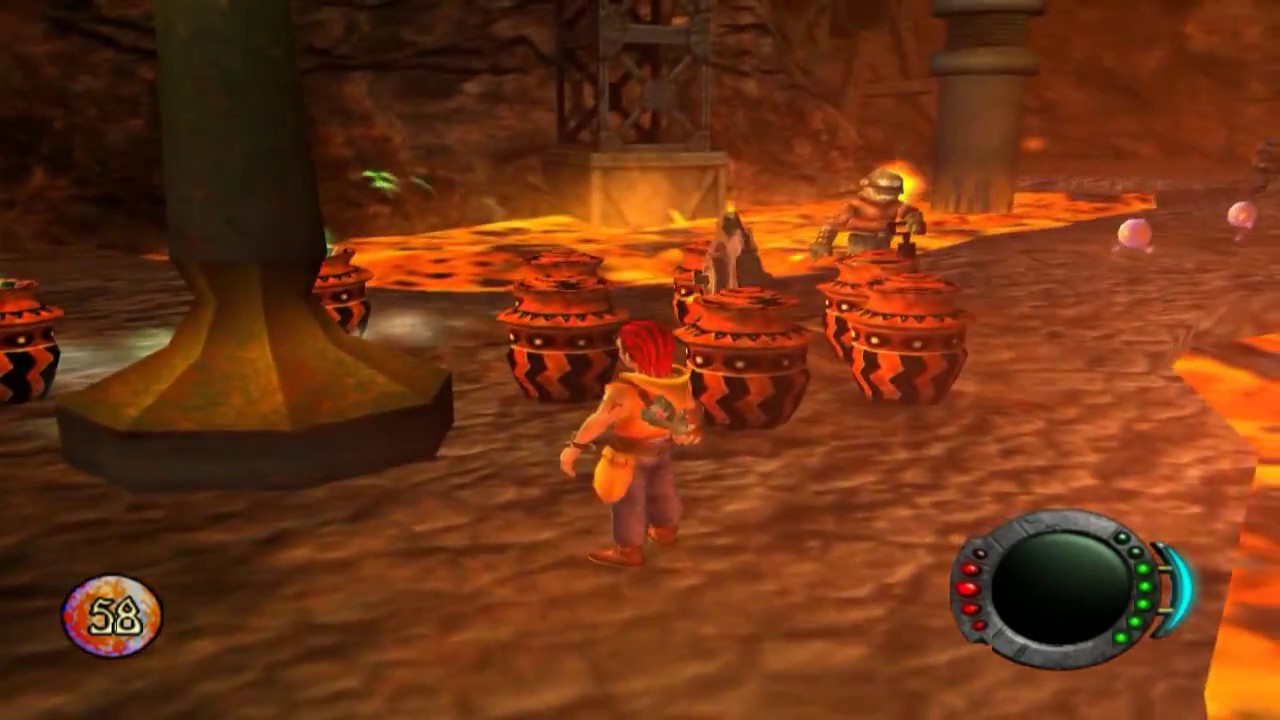Screen dimensions: 1280x720
Task: Click the lowest green gauge light
Action: pyautogui.click(x=1120, y=637)
